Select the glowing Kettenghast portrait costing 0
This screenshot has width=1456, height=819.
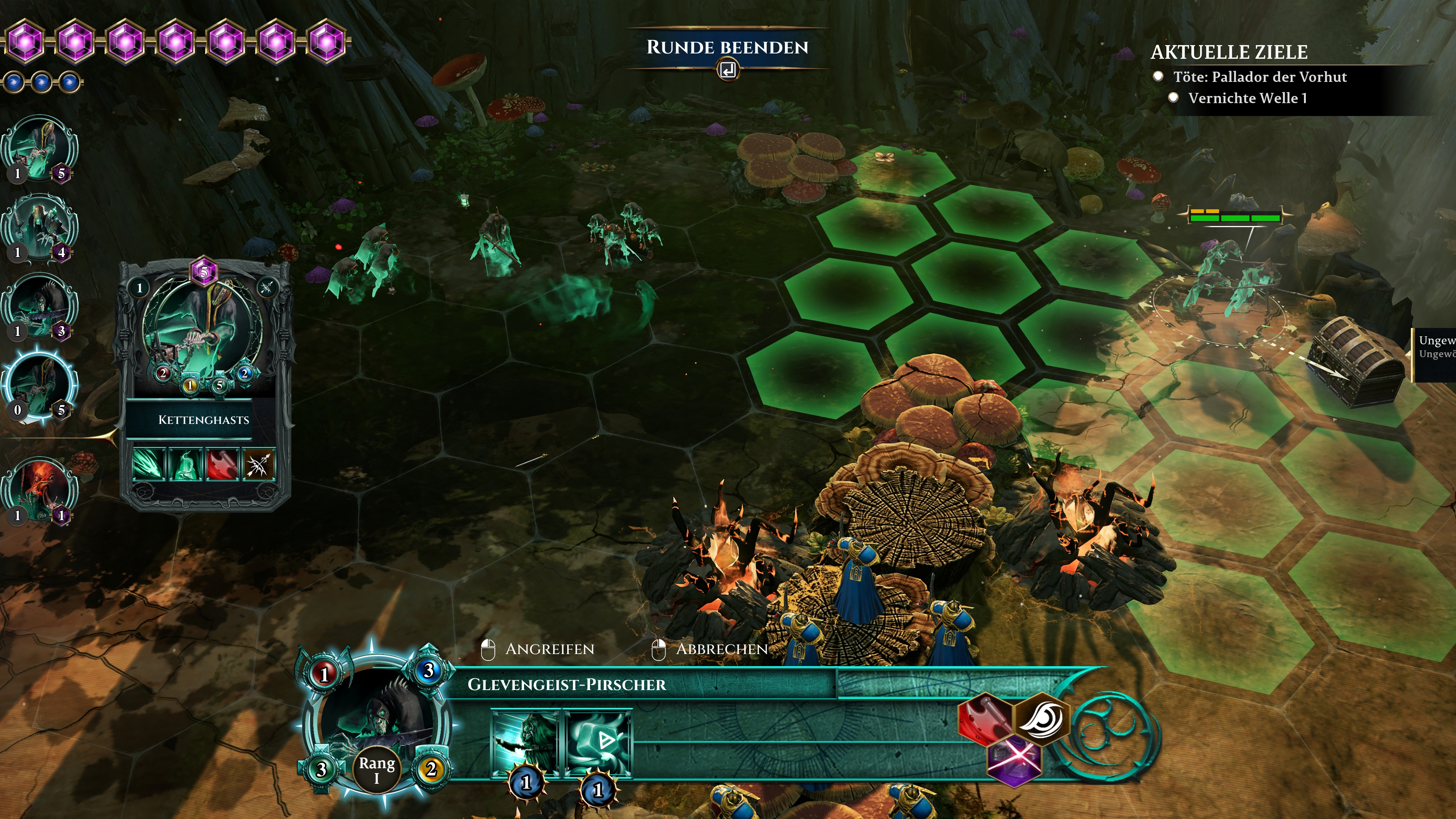39,384
